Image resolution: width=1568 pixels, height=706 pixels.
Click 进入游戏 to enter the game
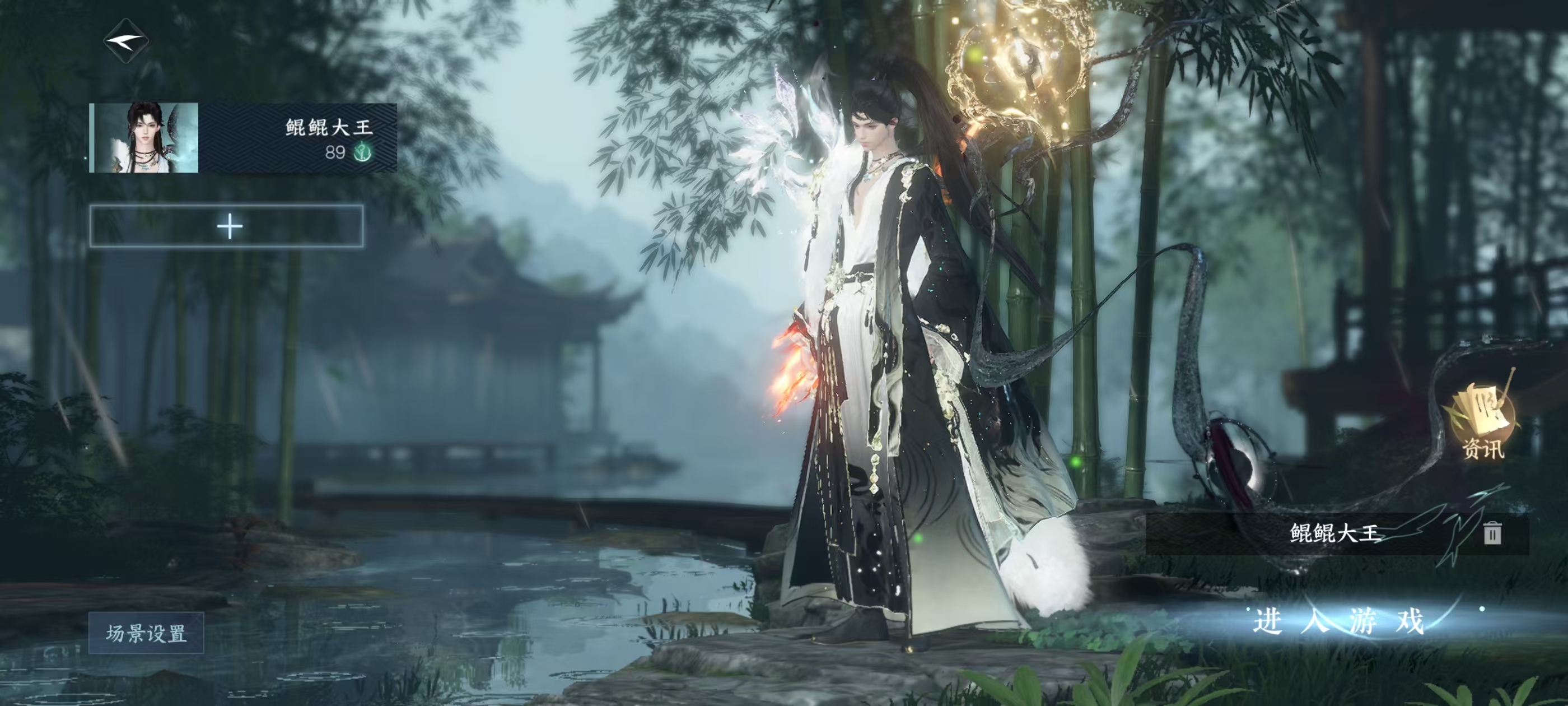[1338, 622]
